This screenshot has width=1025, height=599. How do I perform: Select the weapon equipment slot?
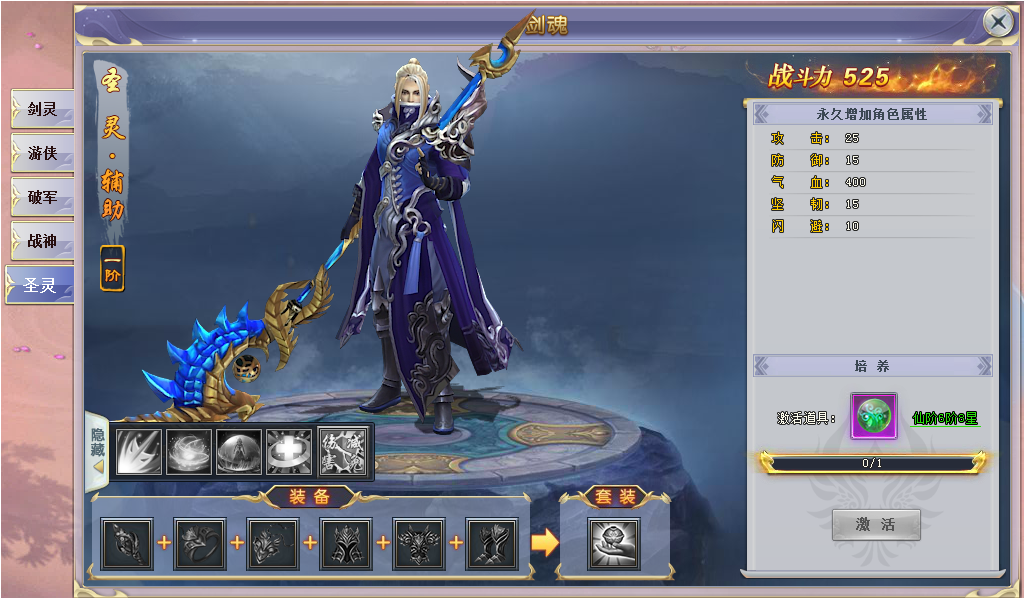point(127,543)
